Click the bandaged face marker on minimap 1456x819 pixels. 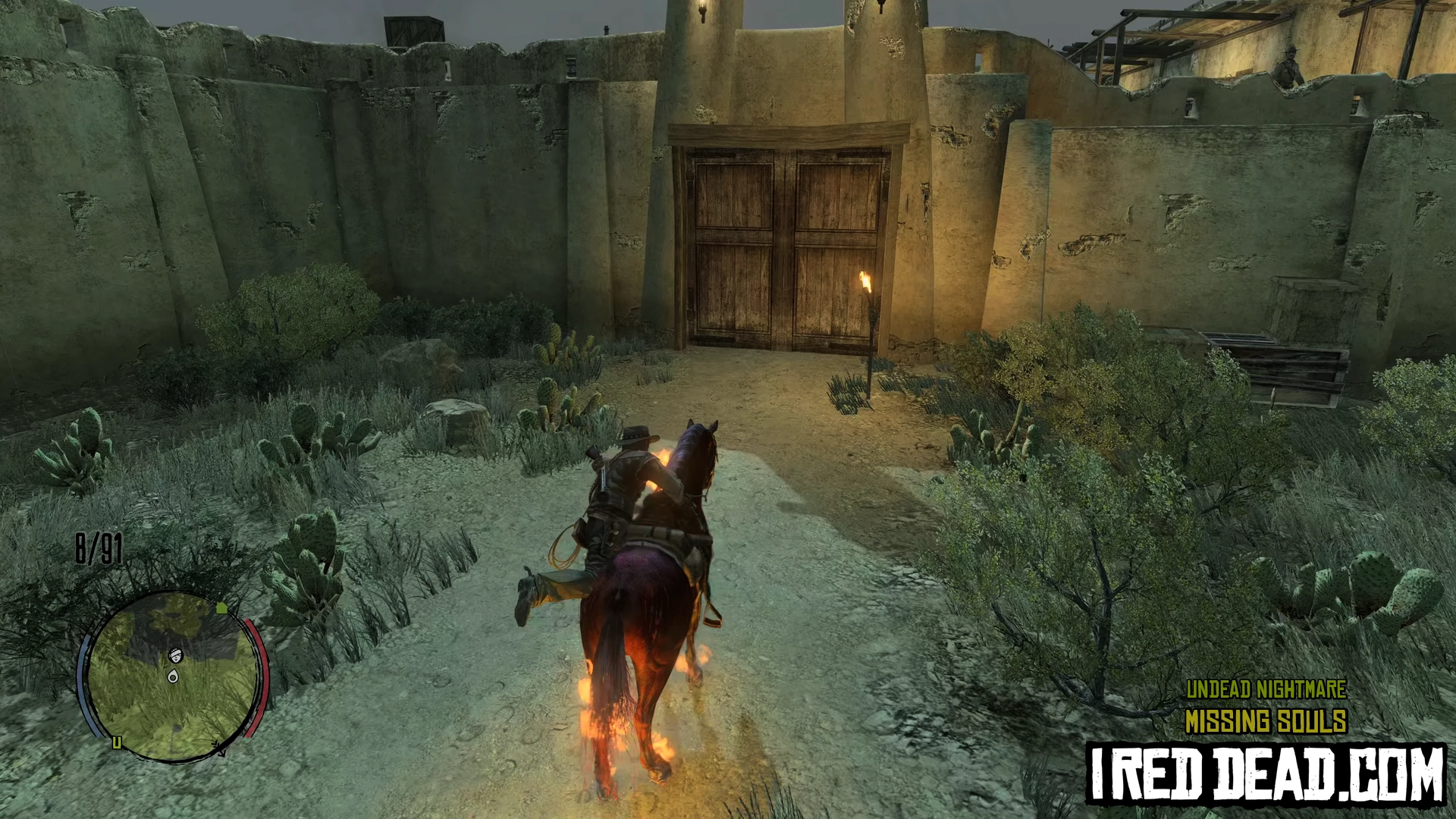tap(176, 655)
